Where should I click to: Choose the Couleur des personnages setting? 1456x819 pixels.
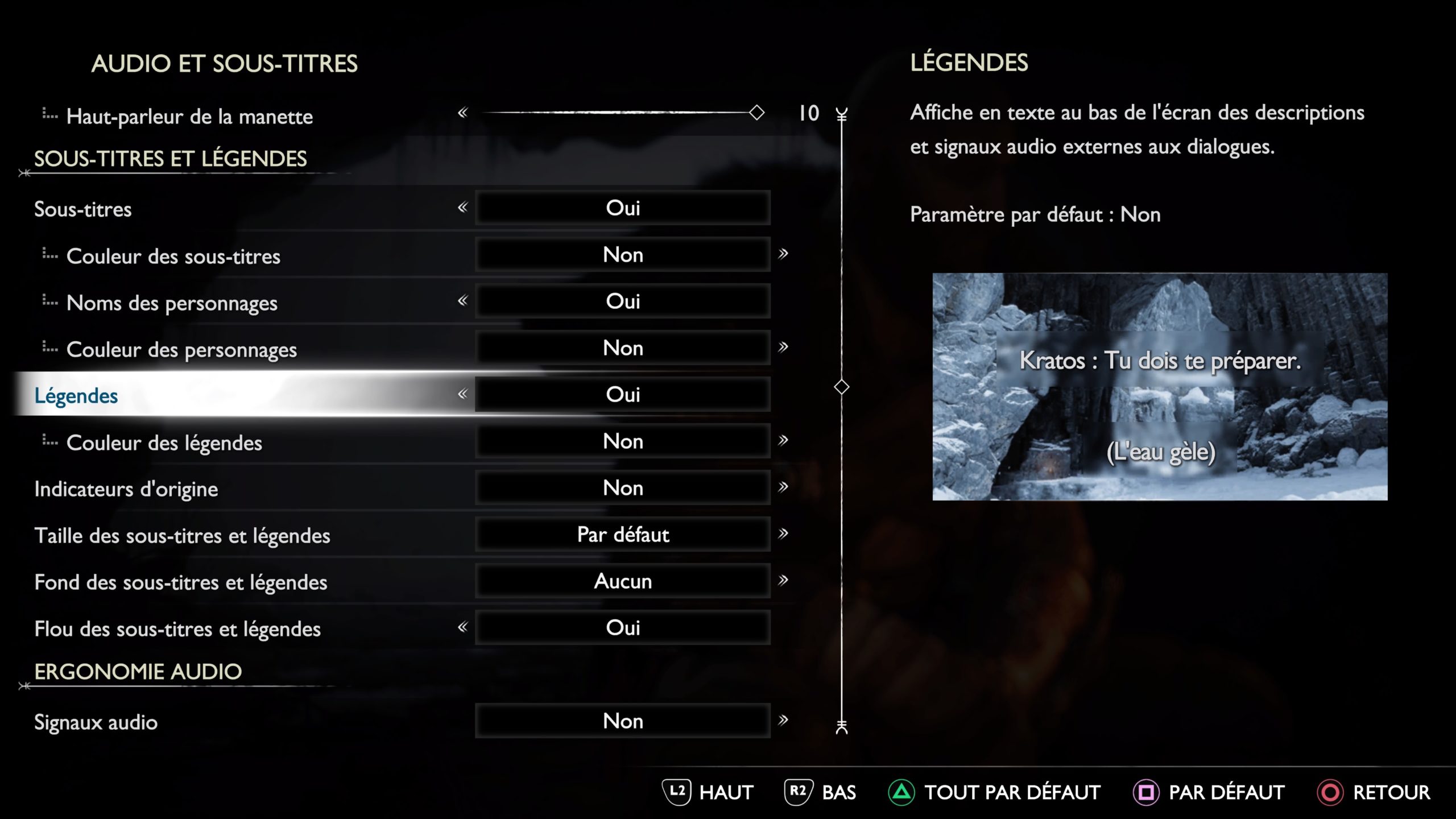[x=181, y=349]
